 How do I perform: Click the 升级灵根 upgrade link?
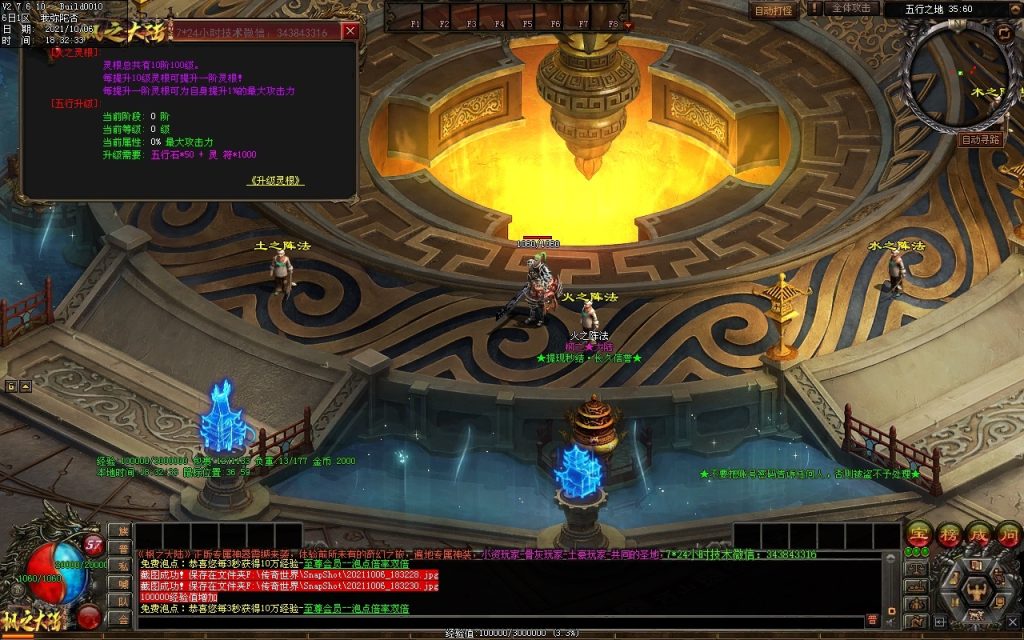[275, 181]
